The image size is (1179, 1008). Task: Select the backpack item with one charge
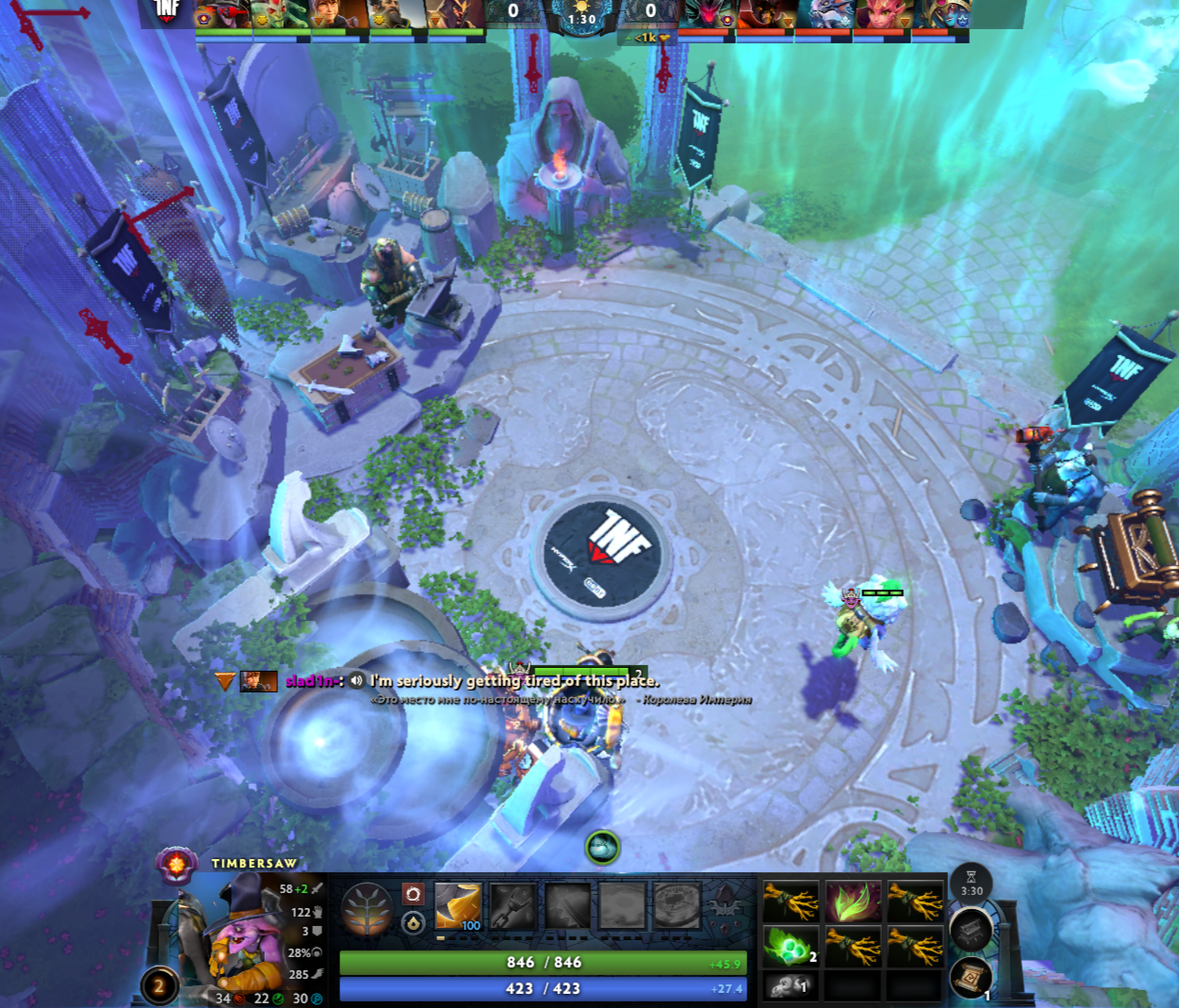pos(790,986)
